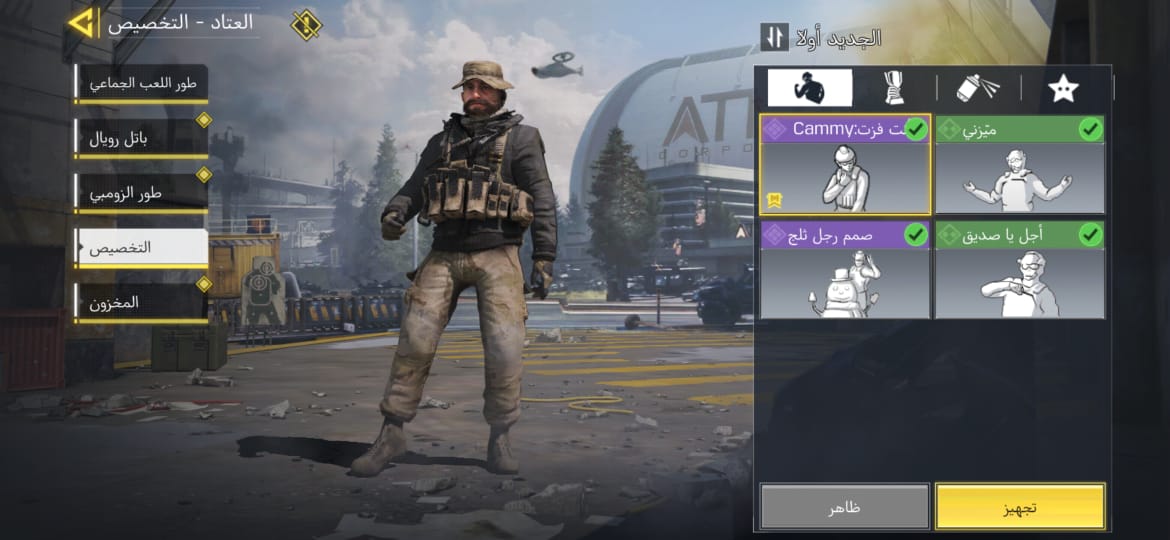Select the star badge tab
1170x540 pixels.
coord(1062,88)
